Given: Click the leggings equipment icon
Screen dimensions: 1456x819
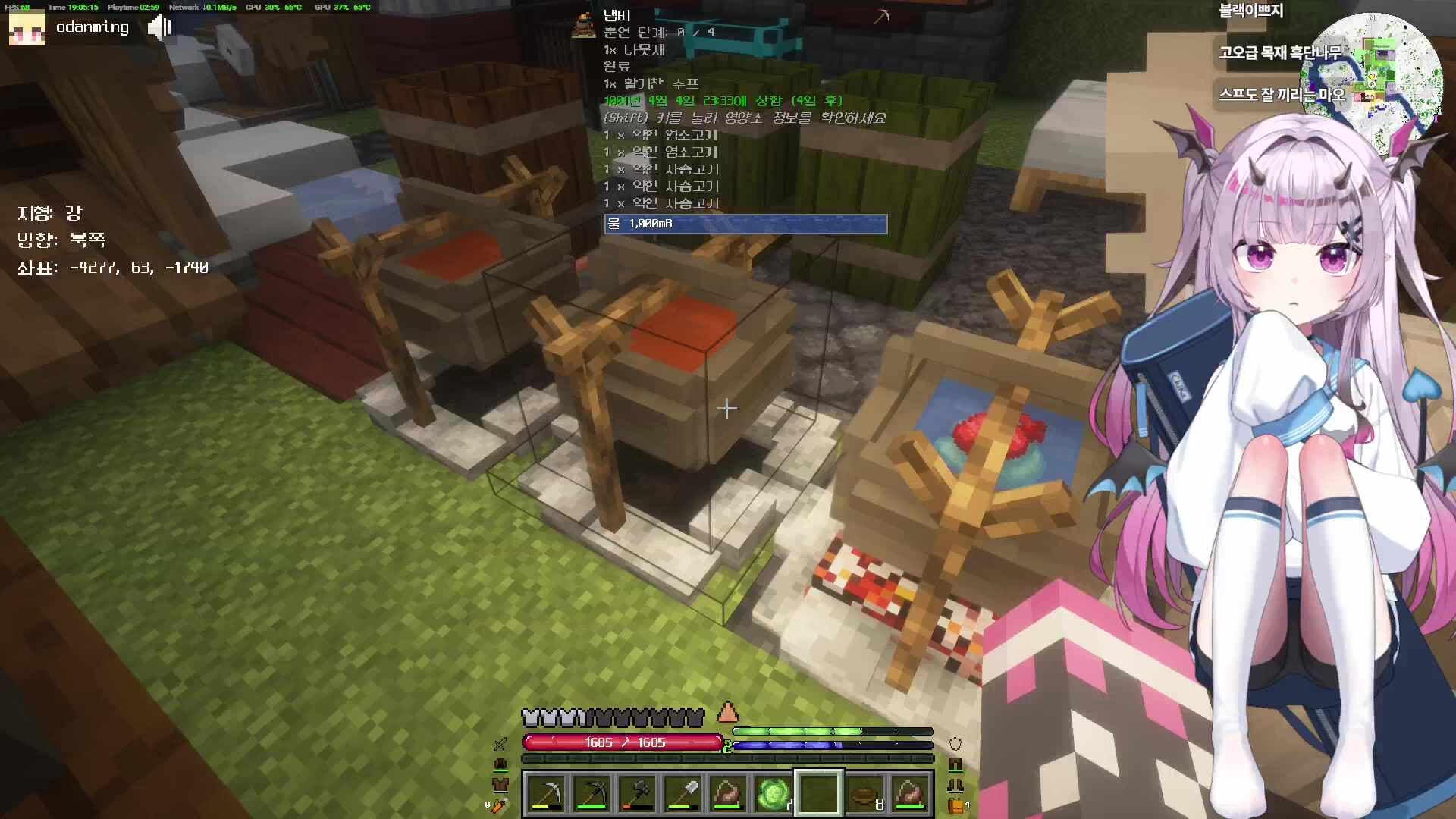Looking at the screenshot, I should pyautogui.click(x=955, y=764).
